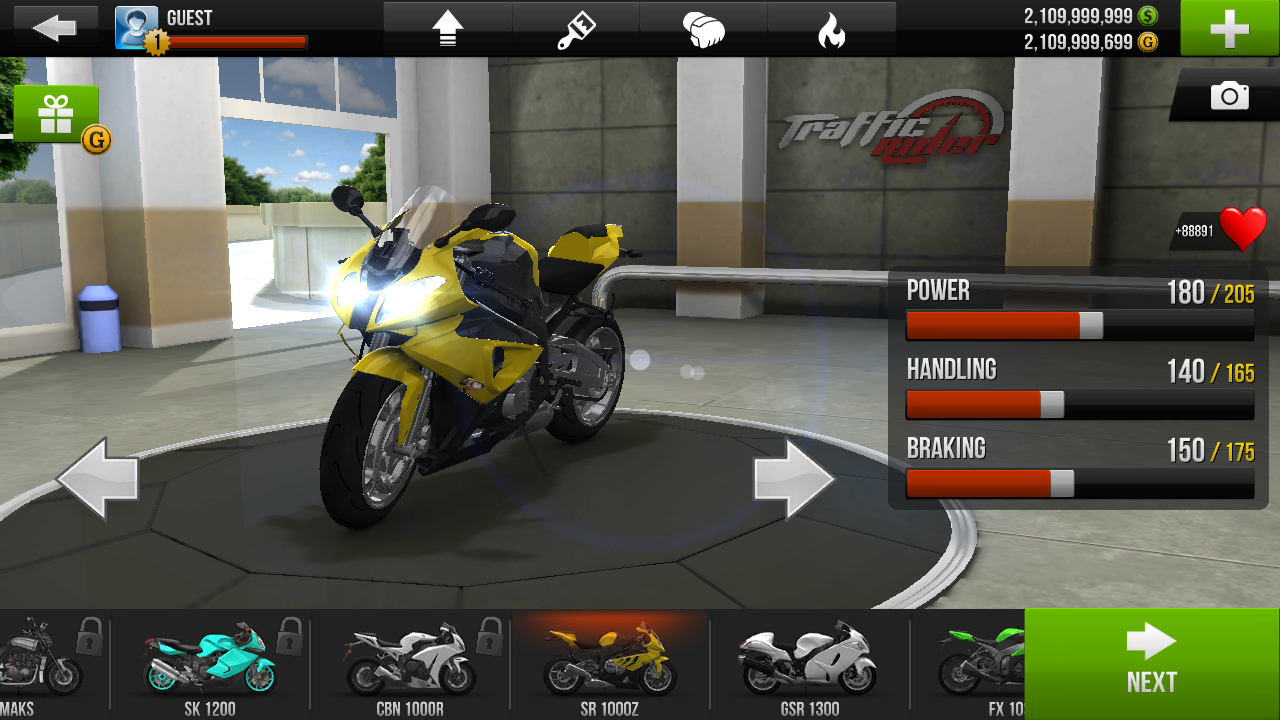This screenshot has height=720, width=1280.
Task: Go back using the top-left arrow
Action: click(x=53, y=28)
